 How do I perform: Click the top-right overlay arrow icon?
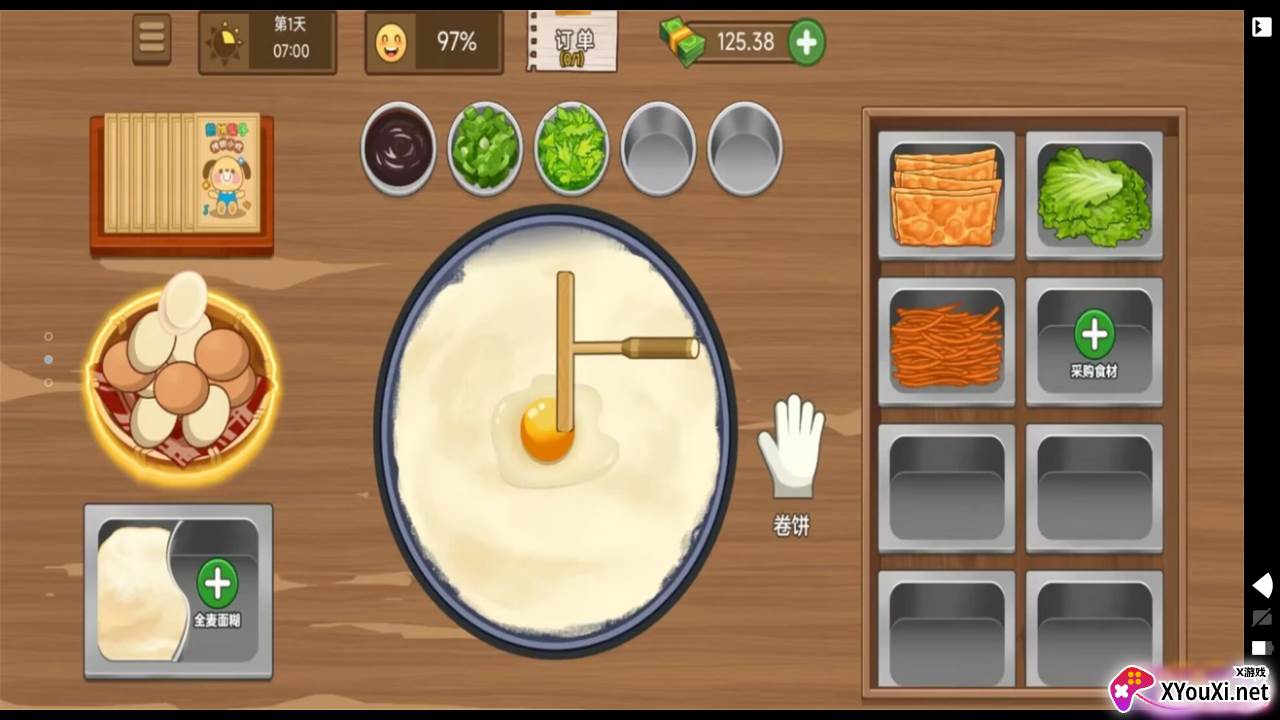1261,27
